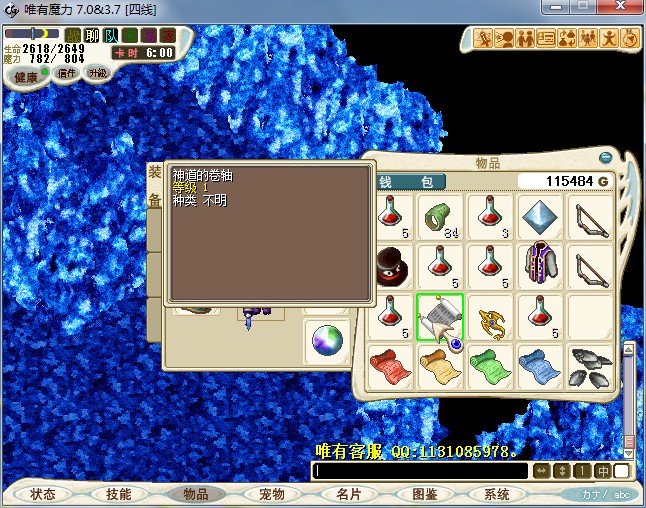Screen dimensions: 646x508
Task: Click the 健康 health button
Action: click(27, 76)
